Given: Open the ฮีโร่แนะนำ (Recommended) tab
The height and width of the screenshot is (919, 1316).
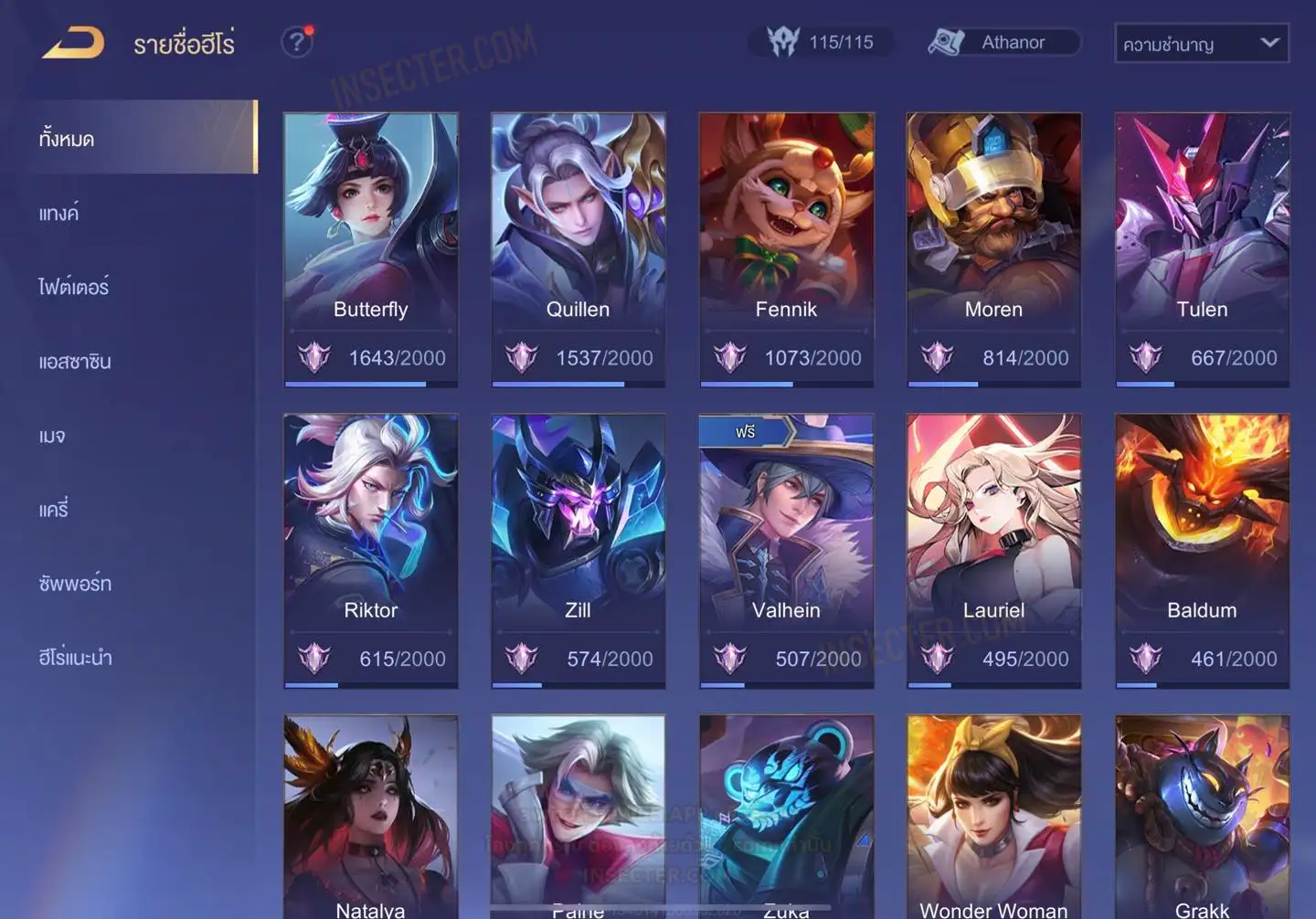Looking at the screenshot, I should click(75, 658).
